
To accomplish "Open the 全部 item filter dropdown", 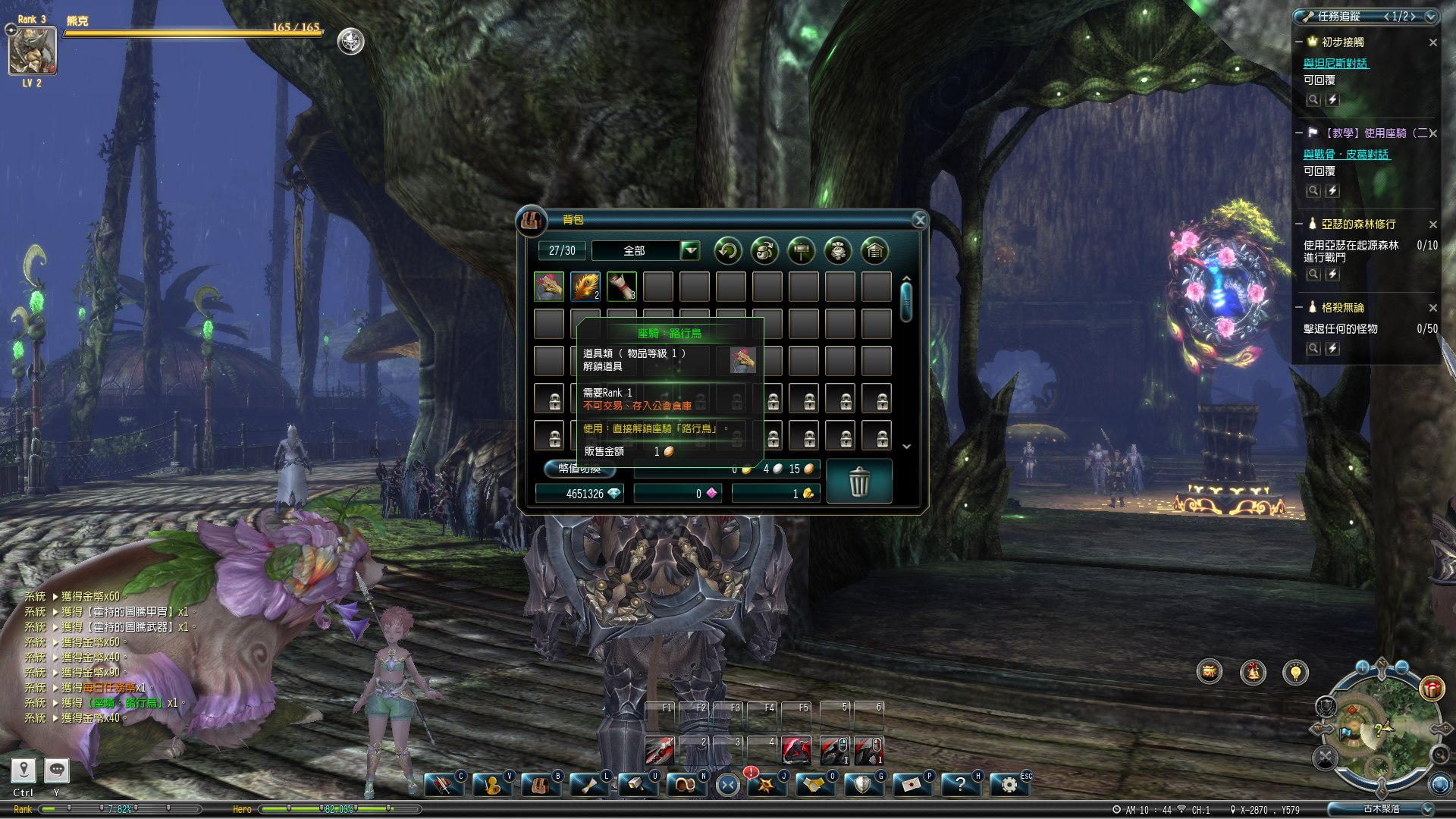I will coord(689,250).
